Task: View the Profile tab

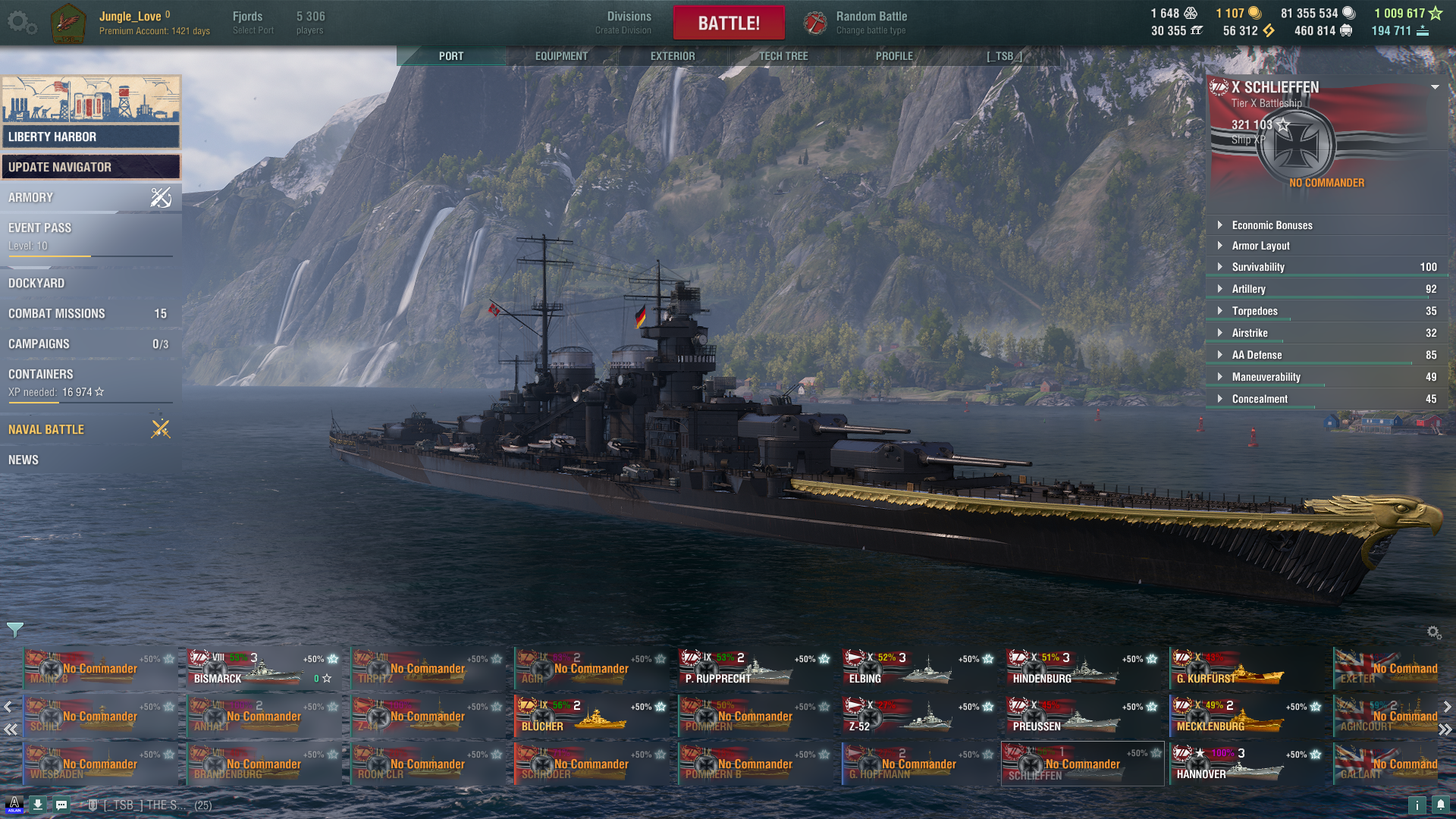Action: point(894,56)
